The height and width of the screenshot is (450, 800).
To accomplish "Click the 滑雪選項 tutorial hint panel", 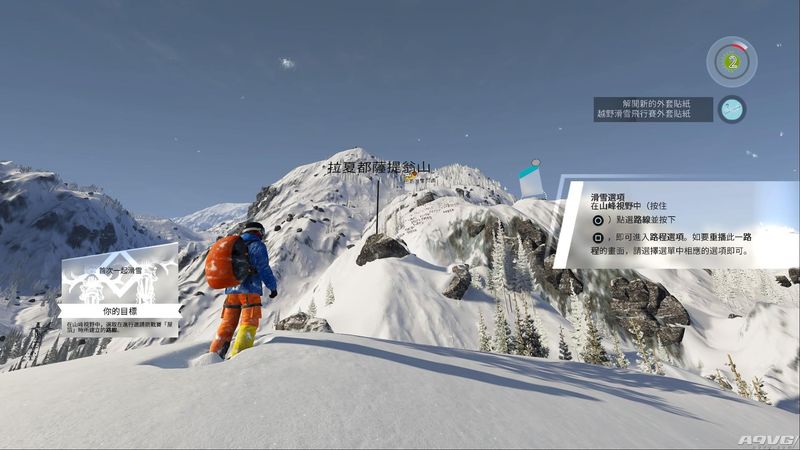I will pyautogui.click(x=676, y=225).
